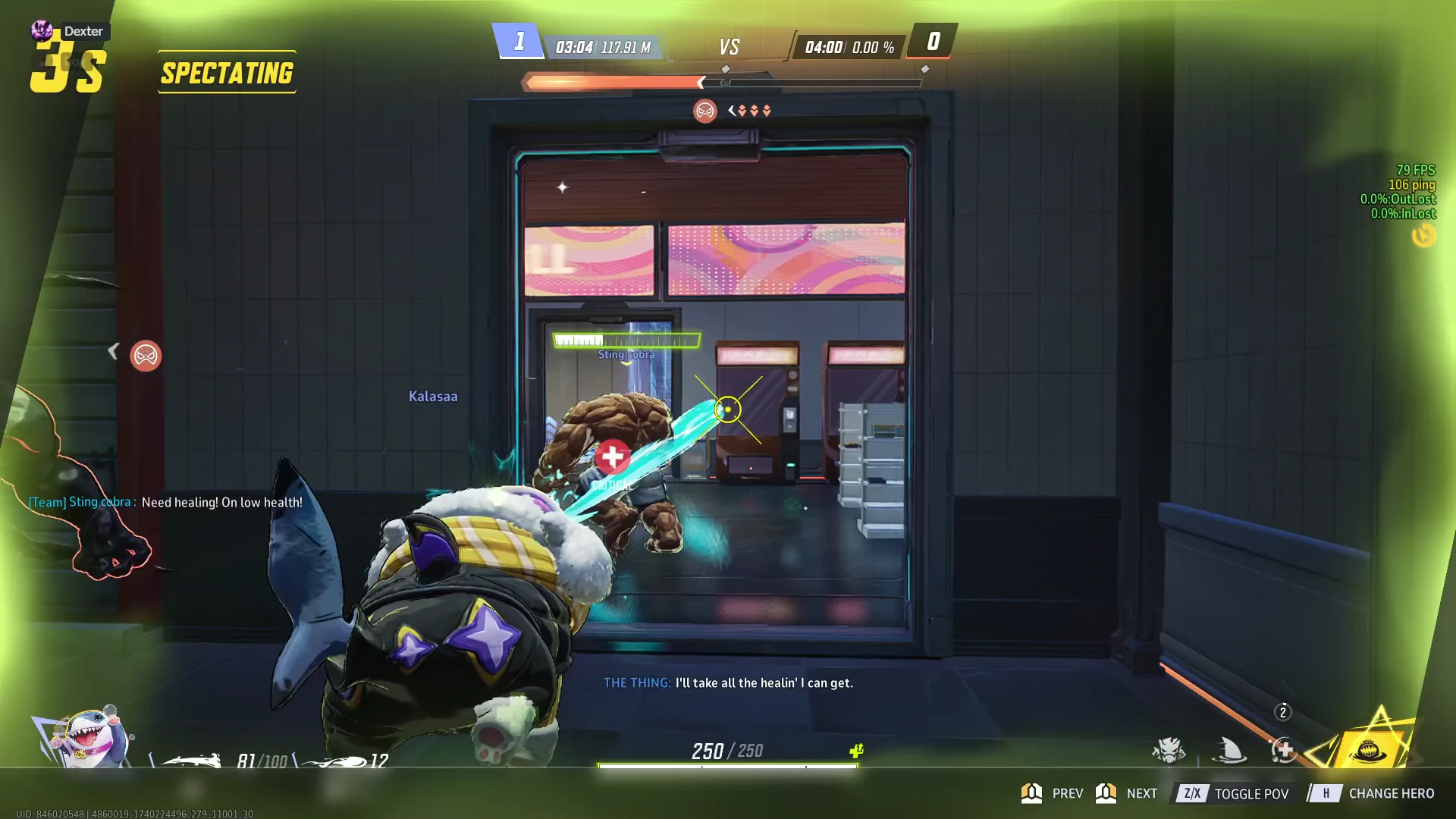
Task: Click NEXT to spectate the next player
Action: tap(1141, 793)
